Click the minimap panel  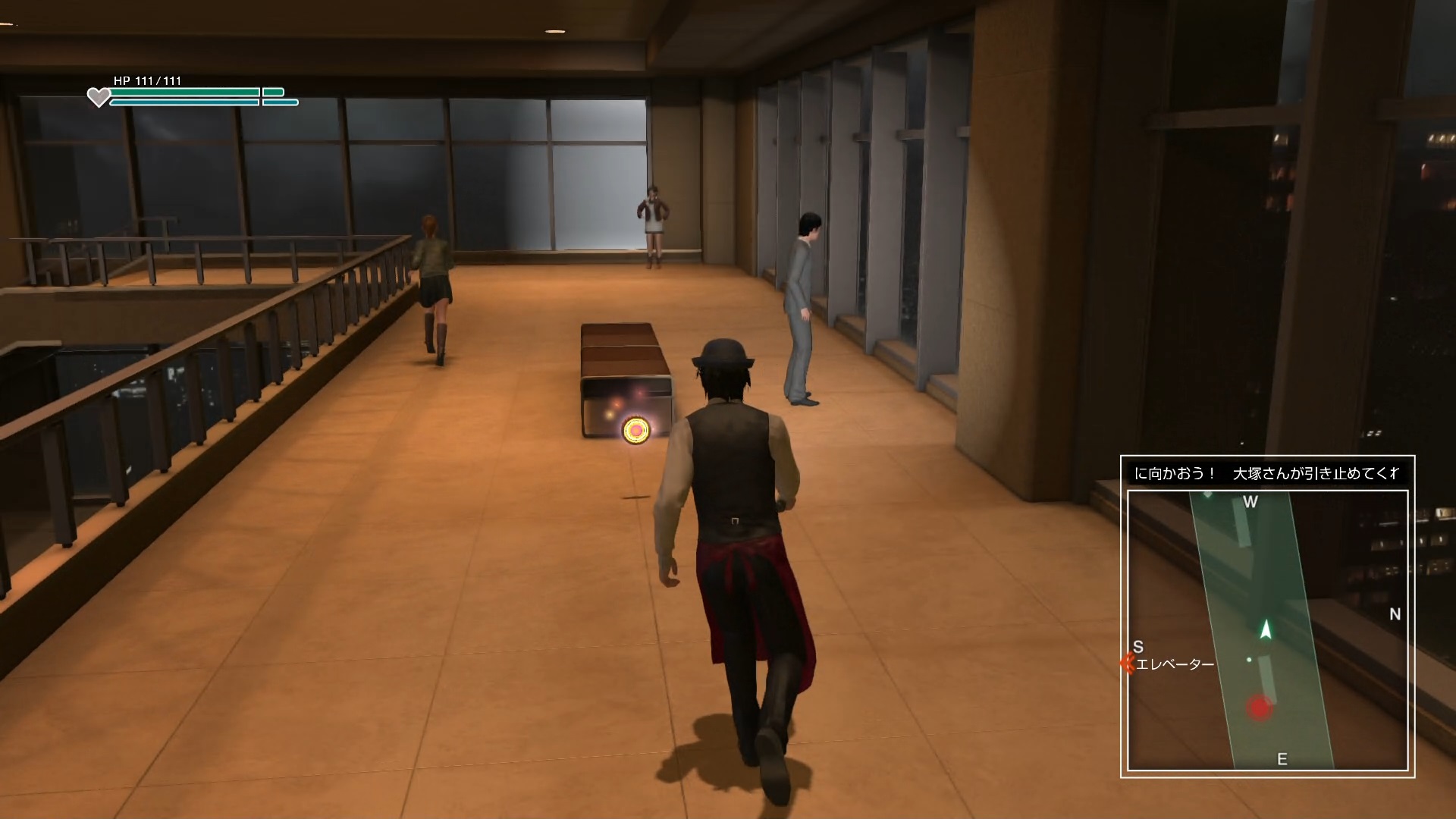1267,629
